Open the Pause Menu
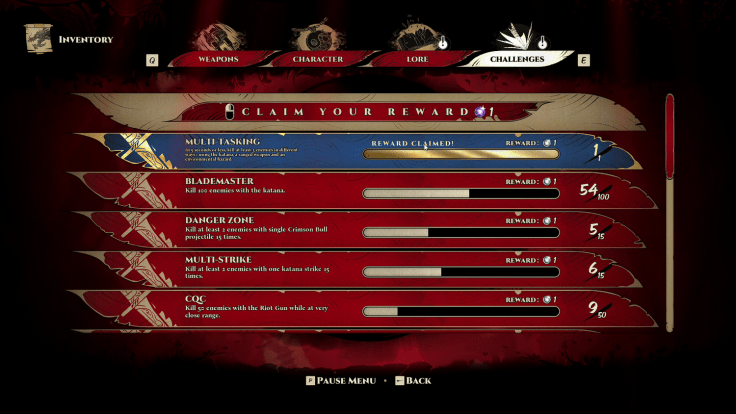Image resolution: width=736 pixels, height=414 pixels. coord(340,381)
